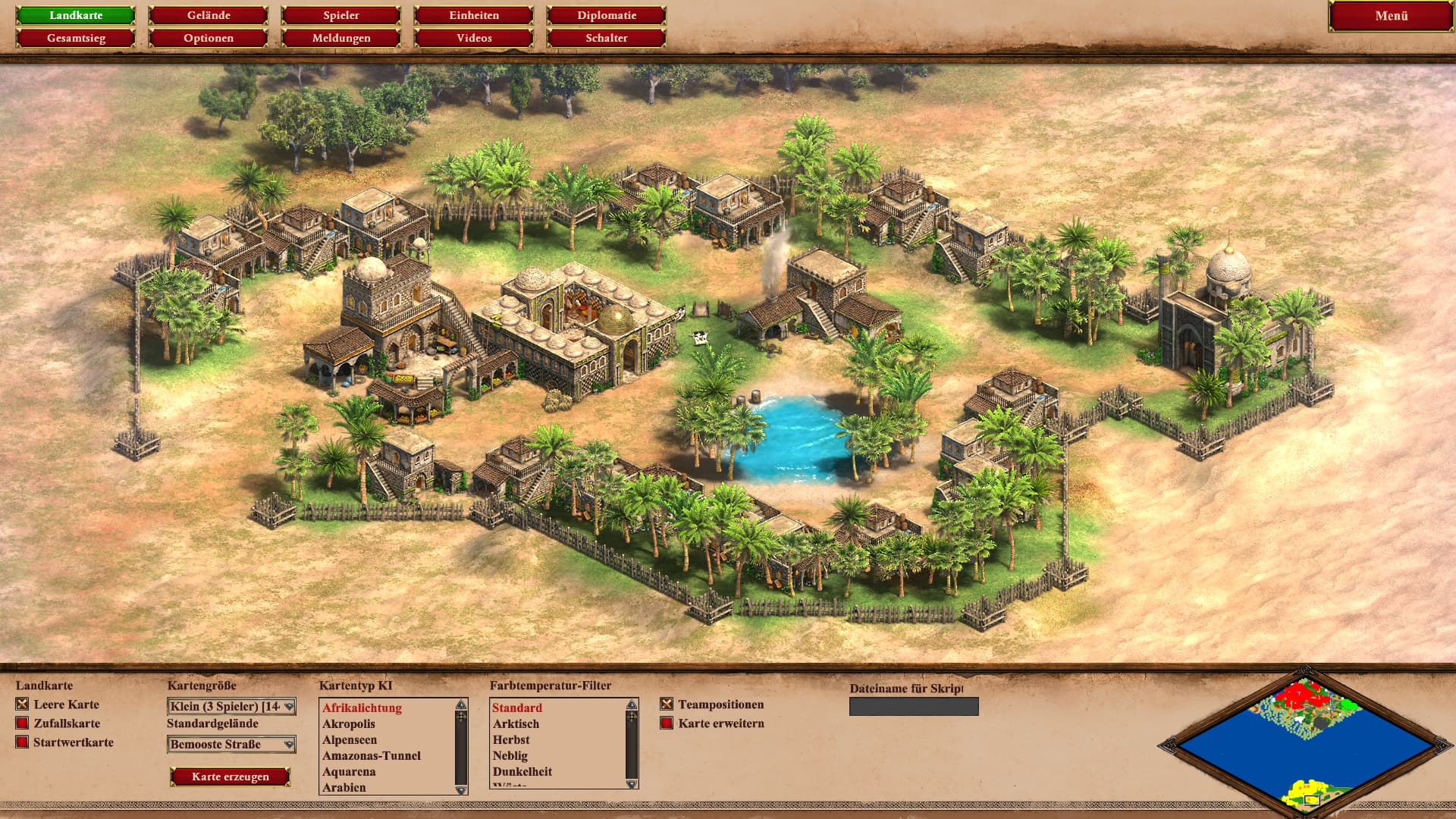Enable the Karte erweitern checkbox

(x=667, y=723)
